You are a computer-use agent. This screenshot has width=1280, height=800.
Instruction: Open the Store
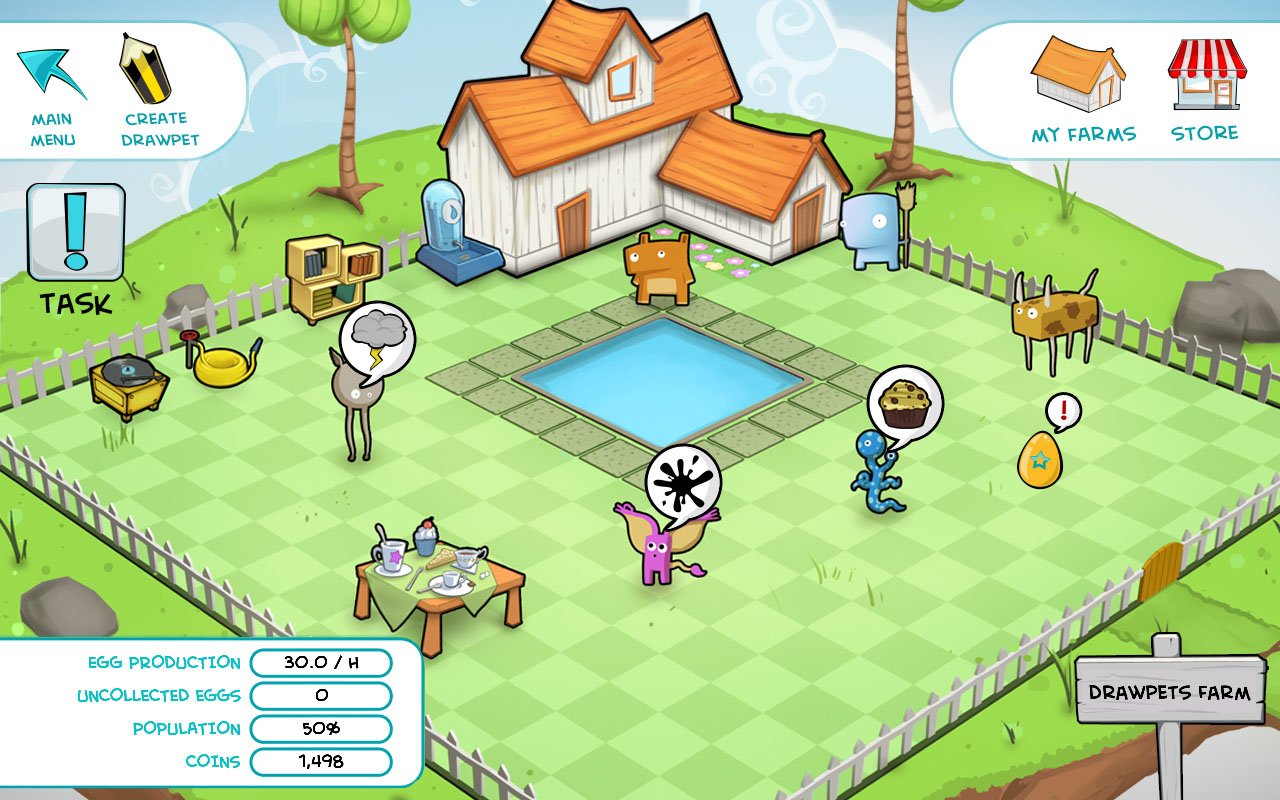tap(1205, 90)
